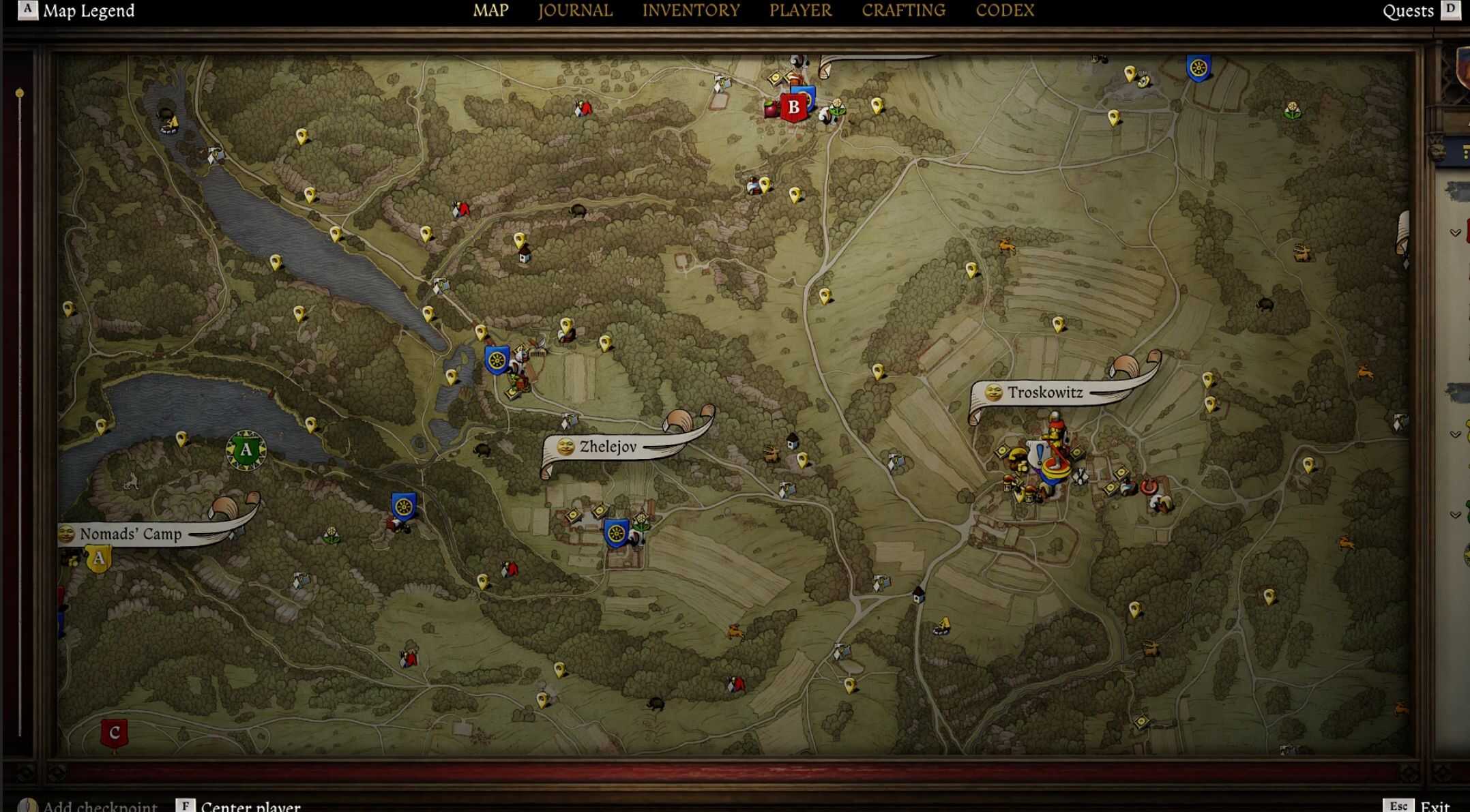Click the exclamation quest marker at Troskowitz
Viewport: 1470px width, 812px height.
tap(1039, 455)
